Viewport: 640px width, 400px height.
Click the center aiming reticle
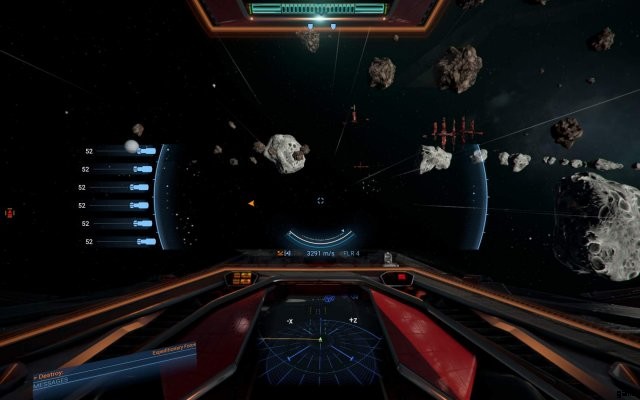pyautogui.click(x=320, y=200)
